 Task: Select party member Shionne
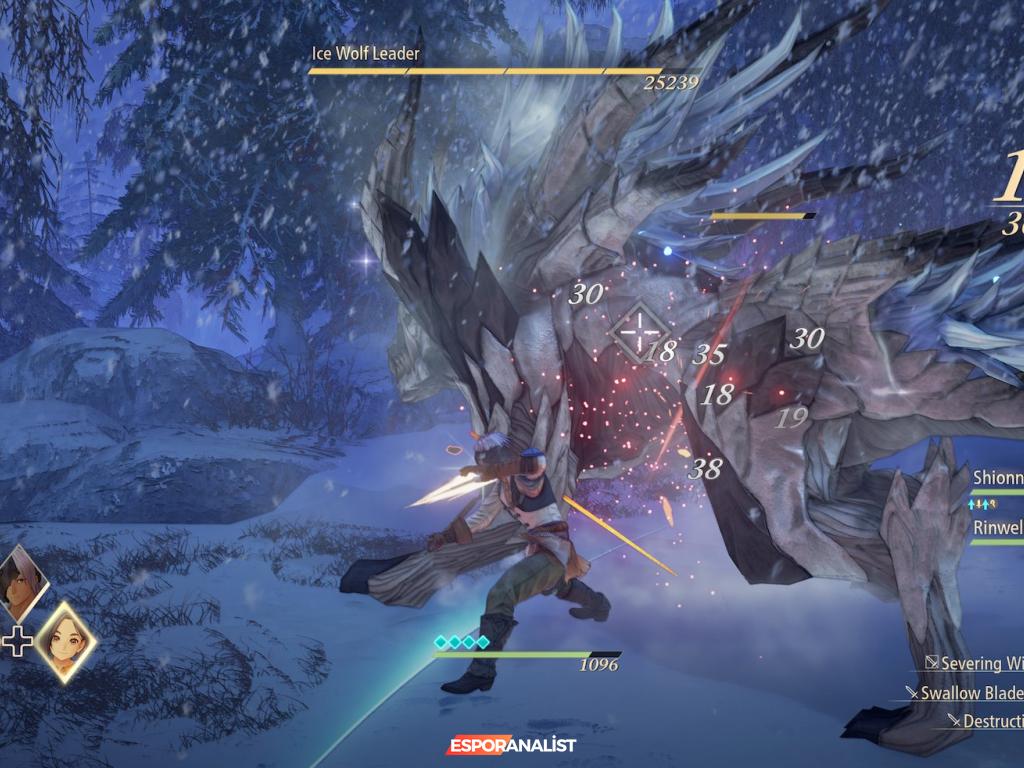pyautogui.click(x=998, y=478)
